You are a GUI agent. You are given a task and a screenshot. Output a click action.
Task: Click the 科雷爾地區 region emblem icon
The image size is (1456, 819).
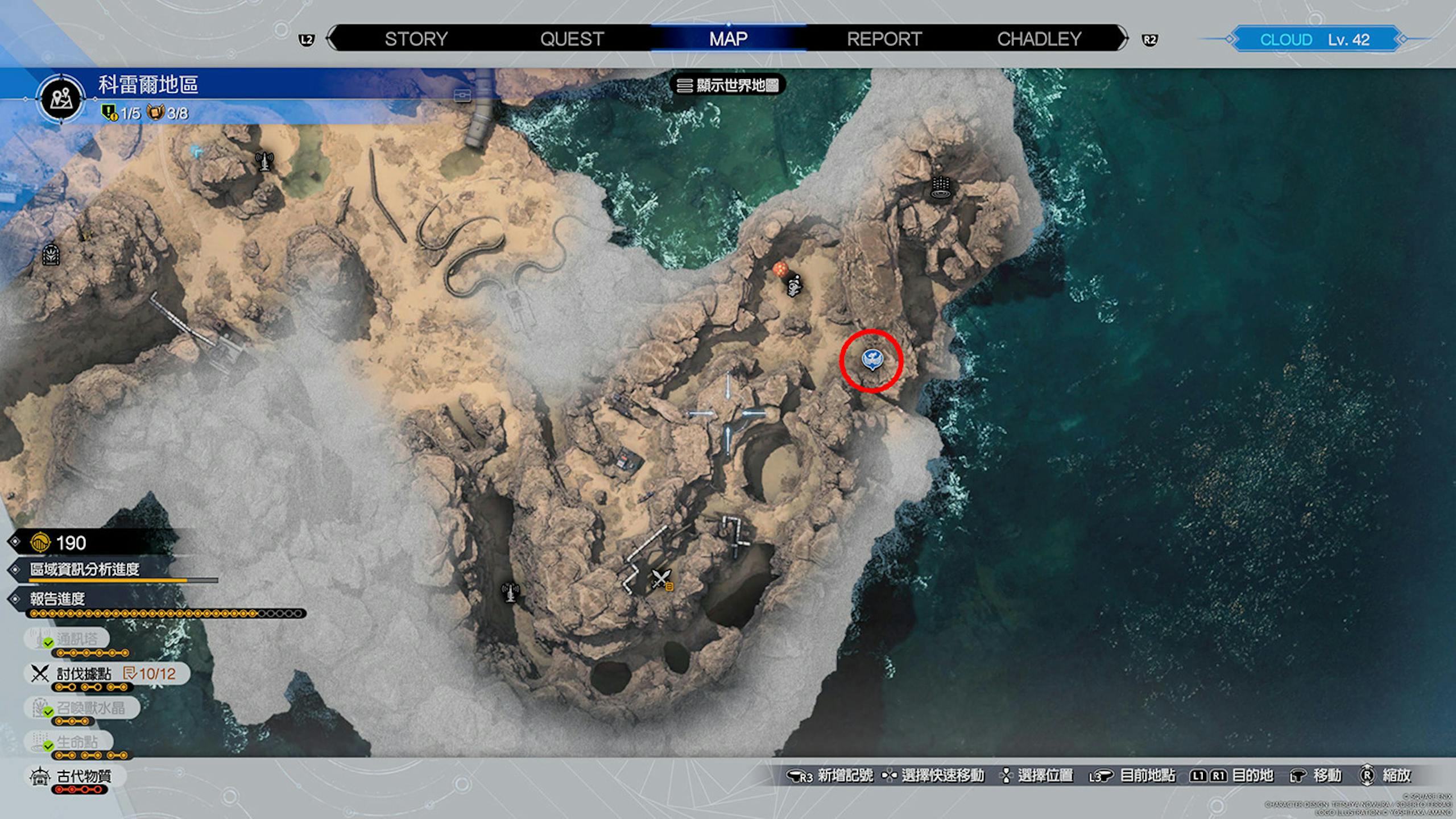(x=61, y=99)
